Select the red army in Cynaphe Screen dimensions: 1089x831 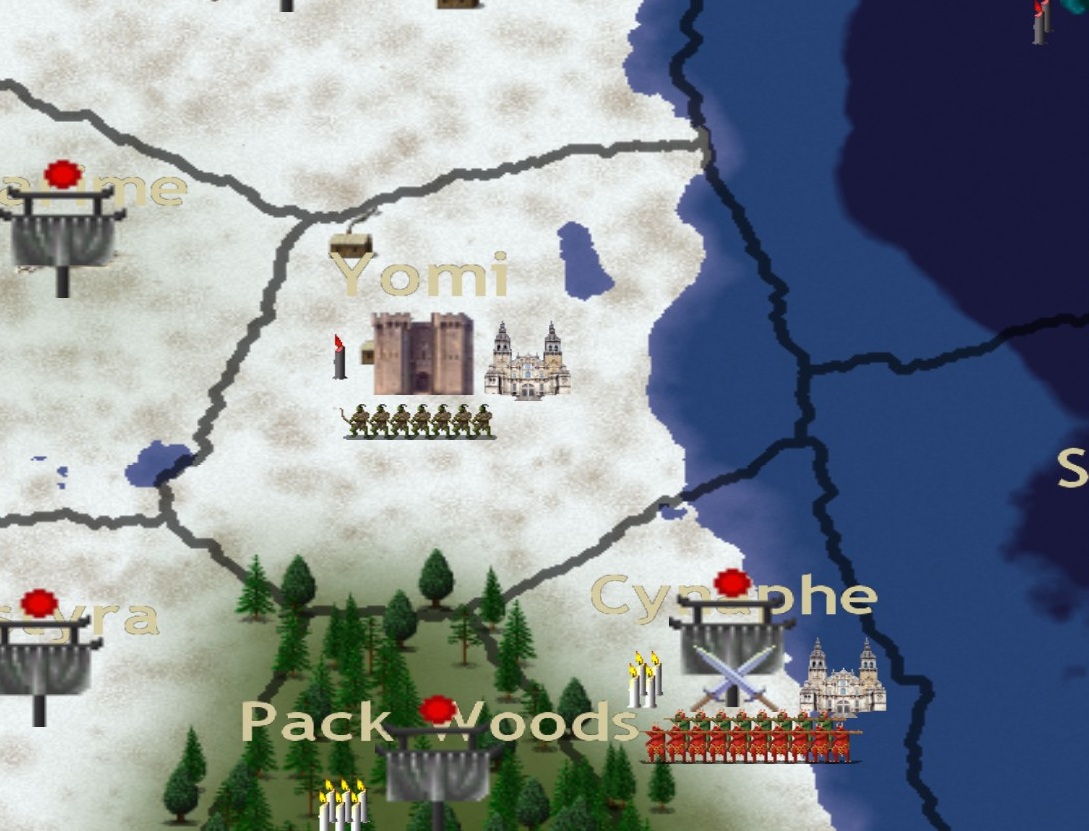(750, 738)
